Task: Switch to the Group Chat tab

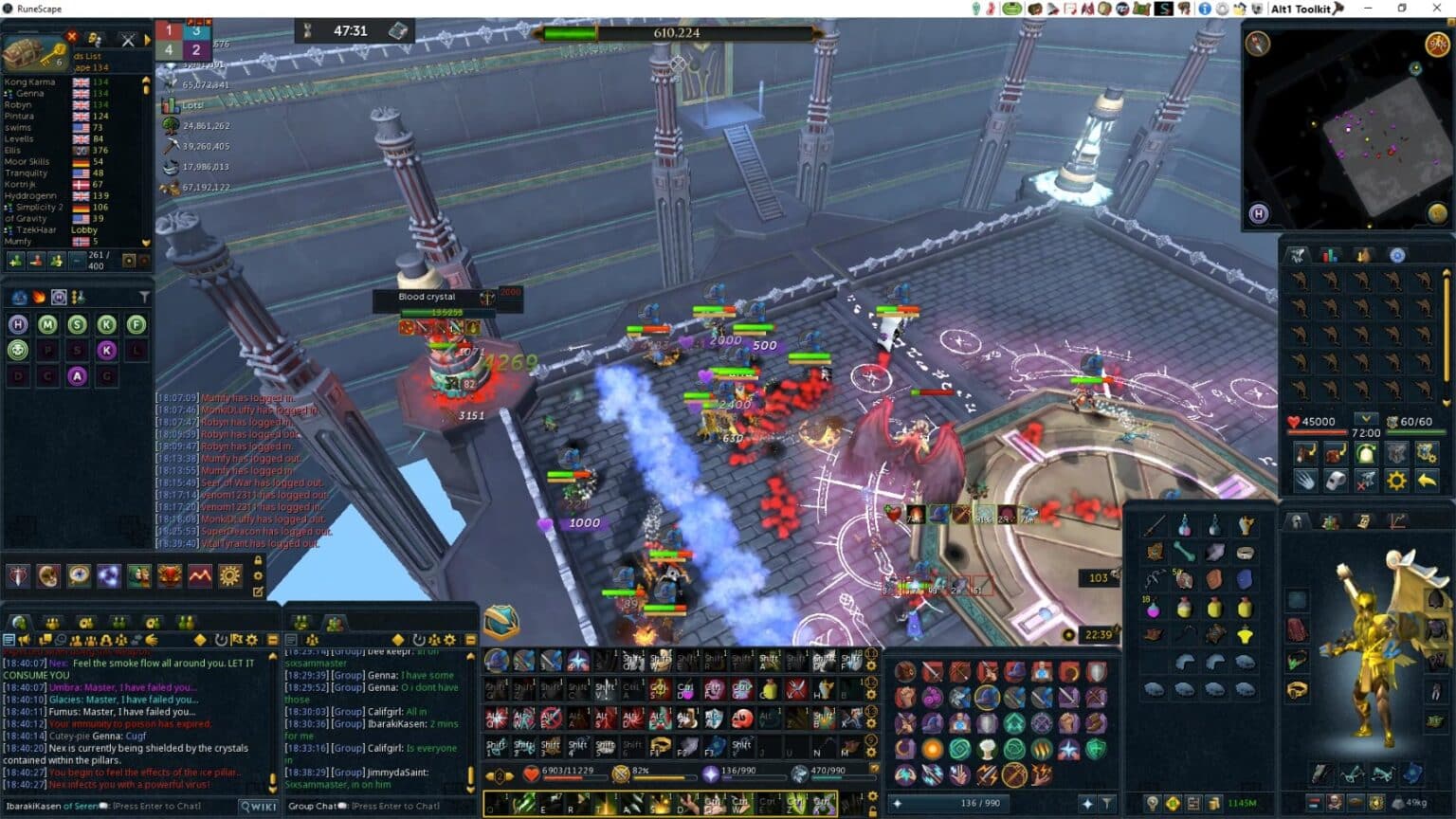Action: click(334, 621)
